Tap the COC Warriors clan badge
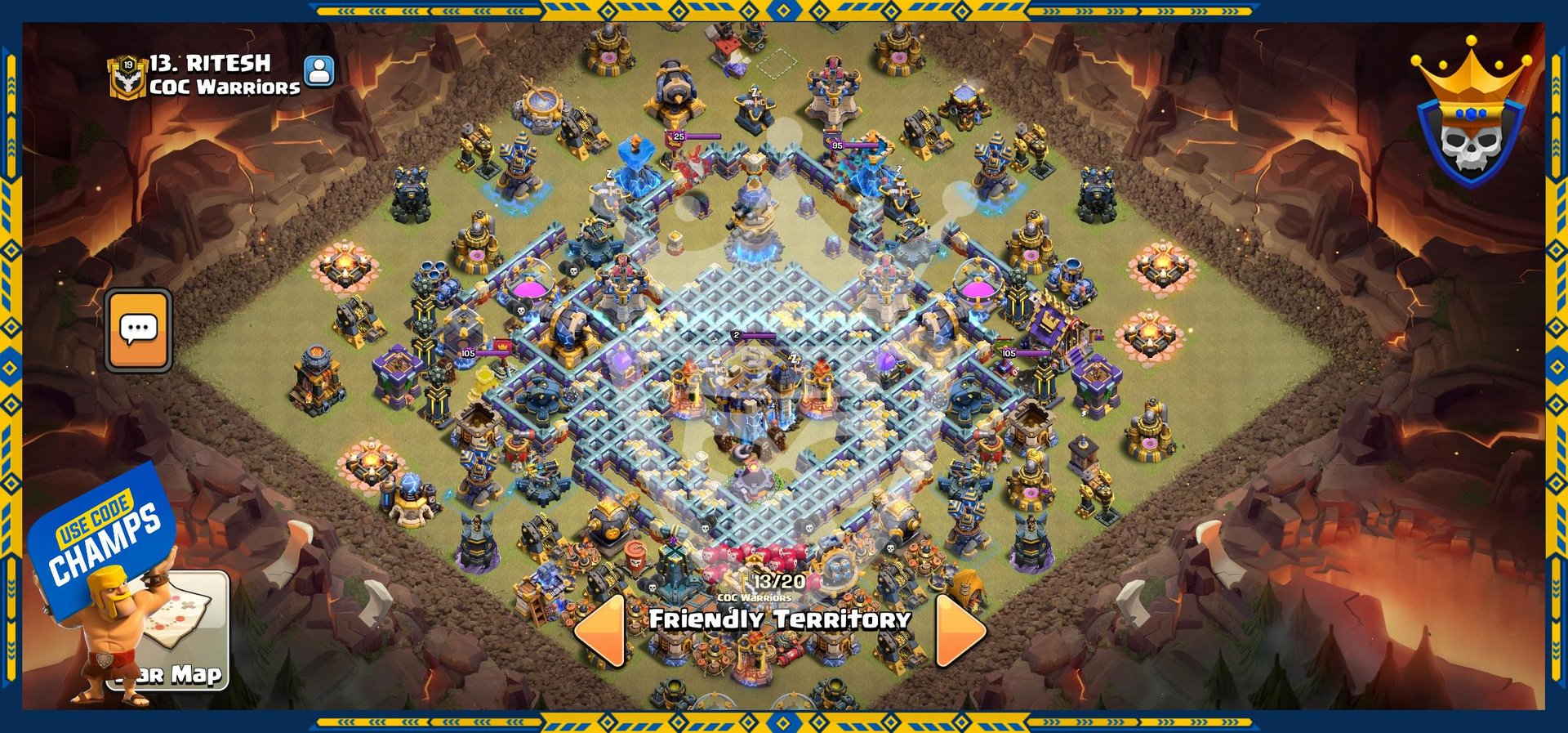This screenshot has height=733, width=1568. click(x=127, y=76)
